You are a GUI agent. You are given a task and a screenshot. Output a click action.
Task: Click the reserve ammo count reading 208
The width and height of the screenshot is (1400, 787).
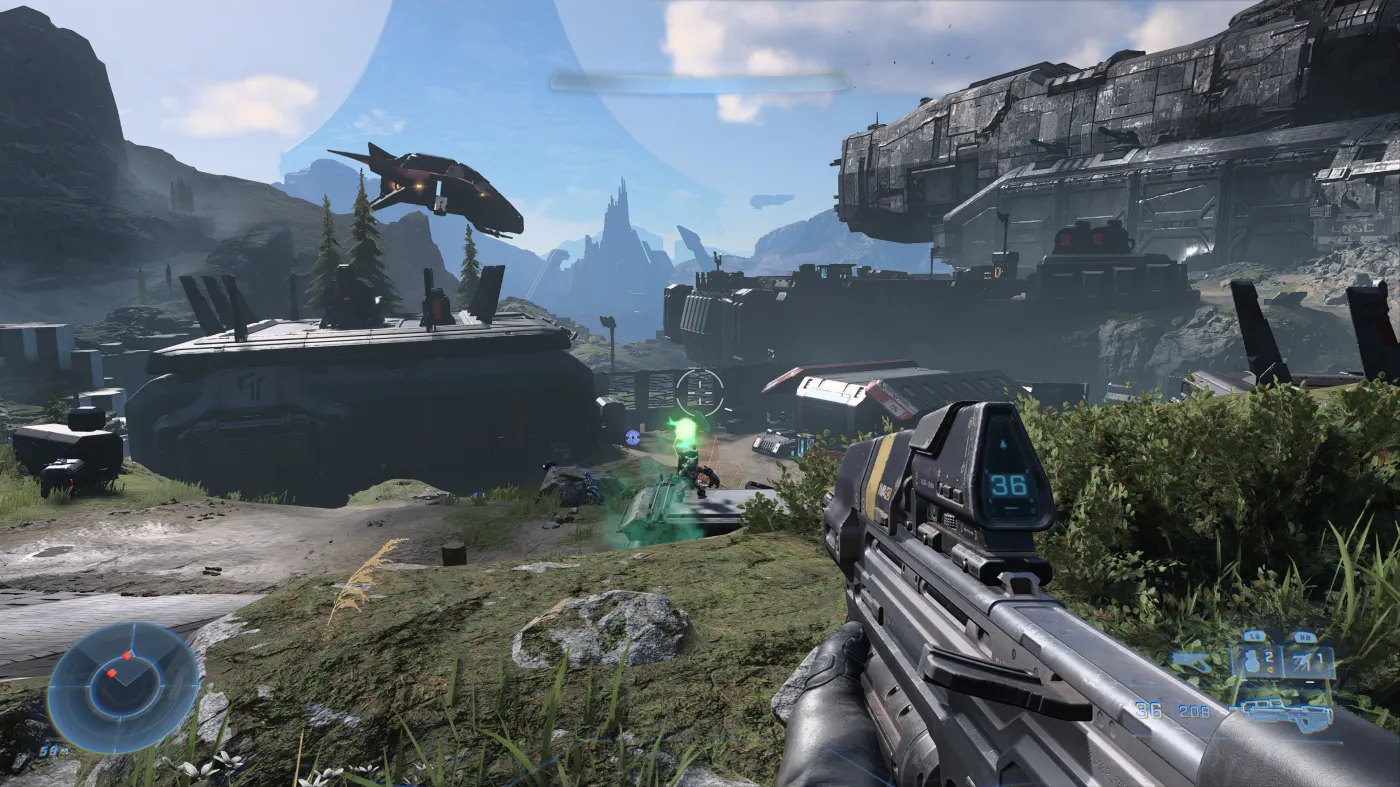pos(1194,710)
